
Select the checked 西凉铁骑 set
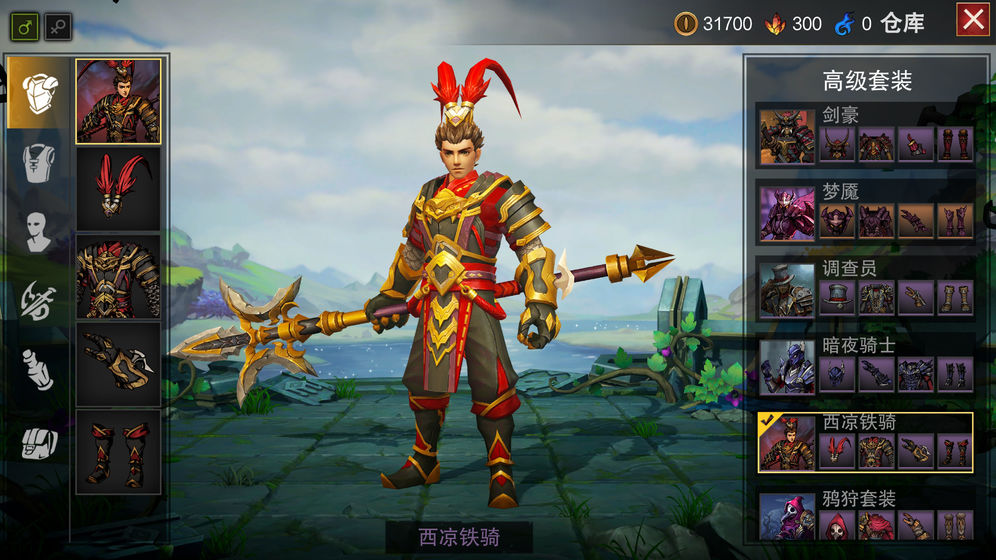pos(865,442)
